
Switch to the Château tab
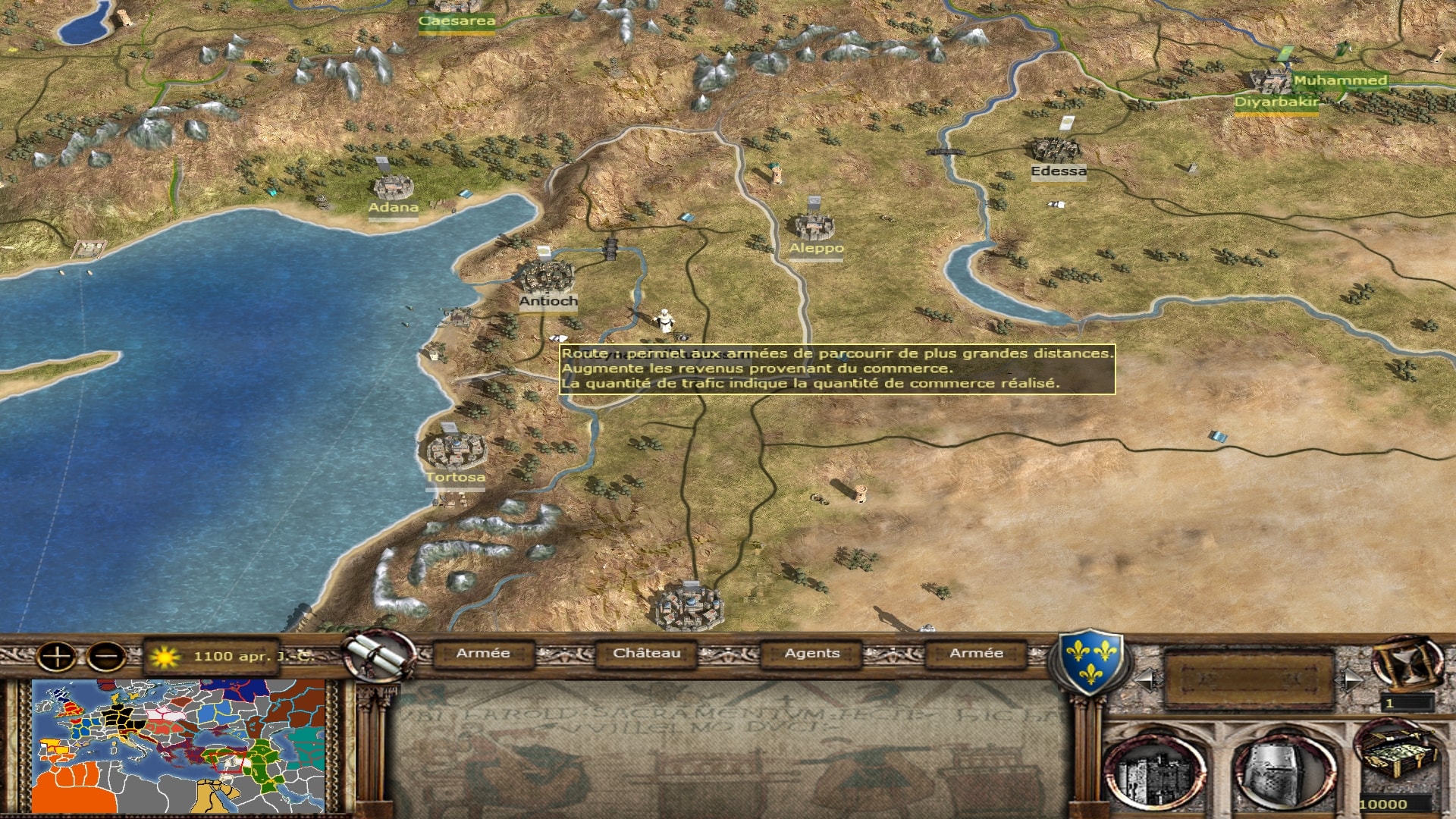(646, 654)
